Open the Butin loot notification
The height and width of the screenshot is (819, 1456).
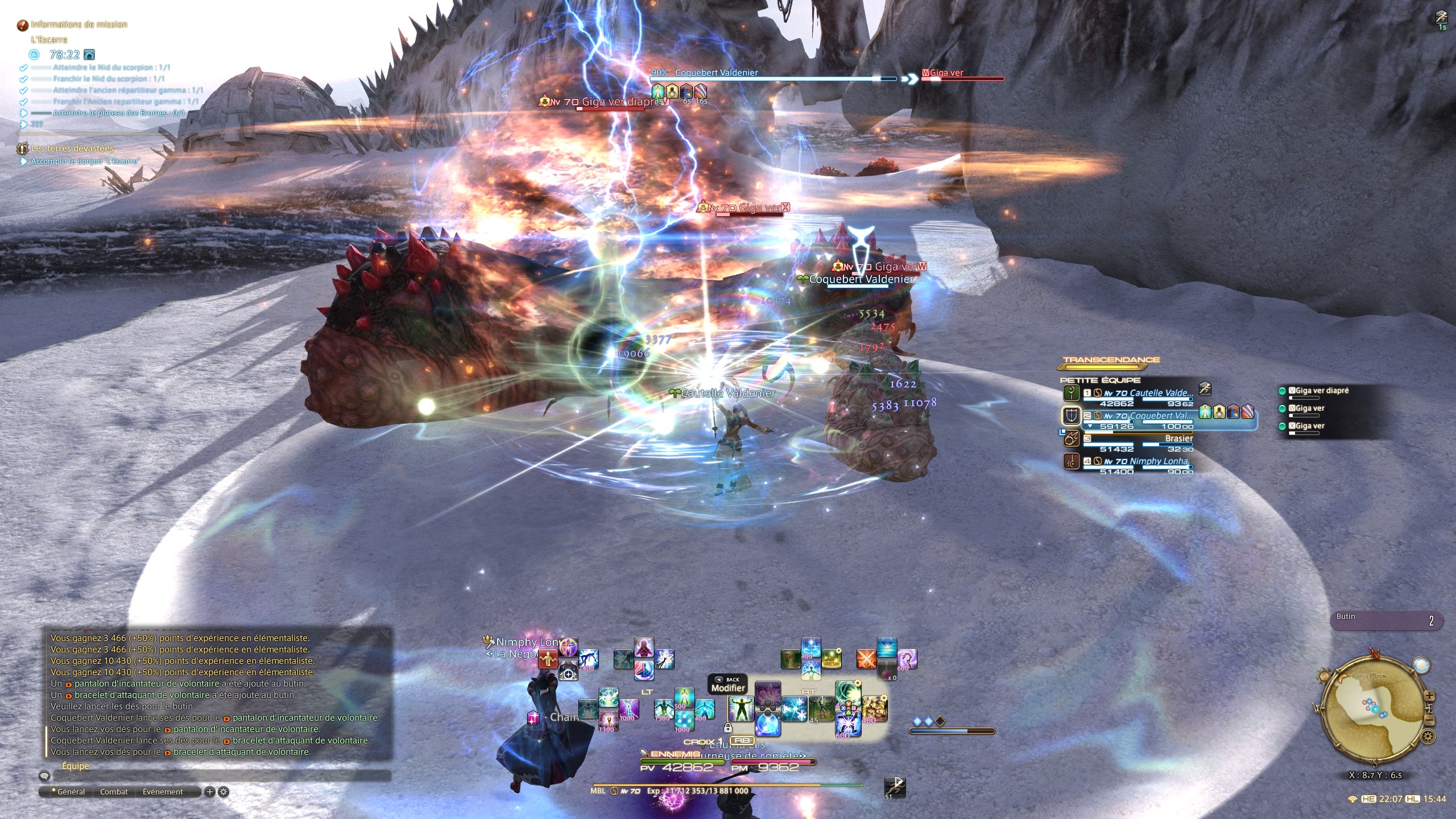coord(1385,620)
